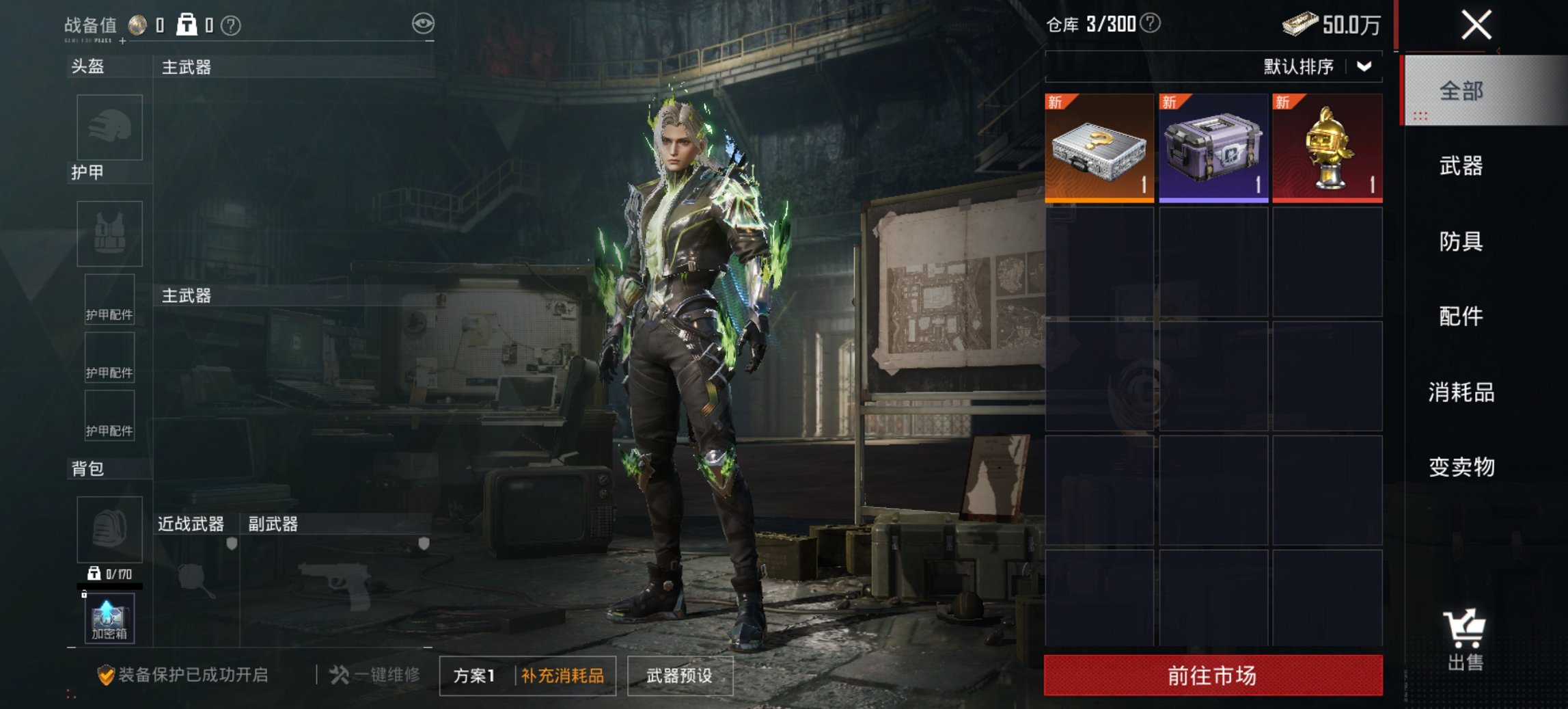Open the 加密箱 secure box slot
The height and width of the screenshot is (709, 1568).
(x=109, y=619)
